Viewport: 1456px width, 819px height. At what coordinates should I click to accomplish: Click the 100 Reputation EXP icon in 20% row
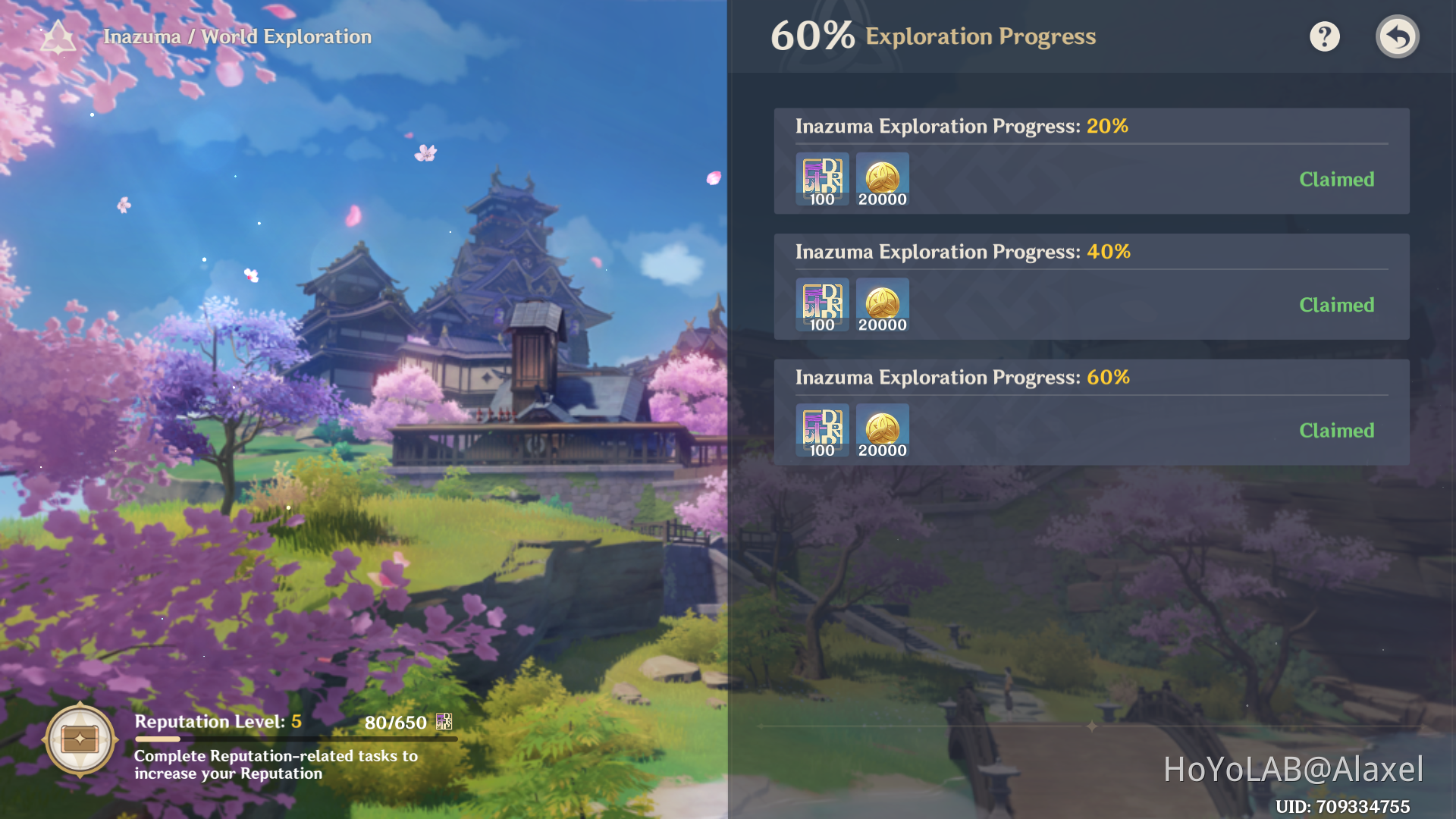coord(822,179)
